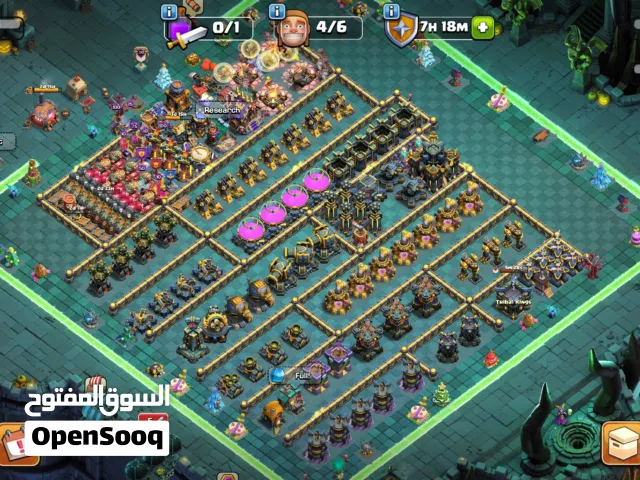Tap the builder face icon
Image resolution: width=640 pixels, height=480 pixels.
click(291, 27)
